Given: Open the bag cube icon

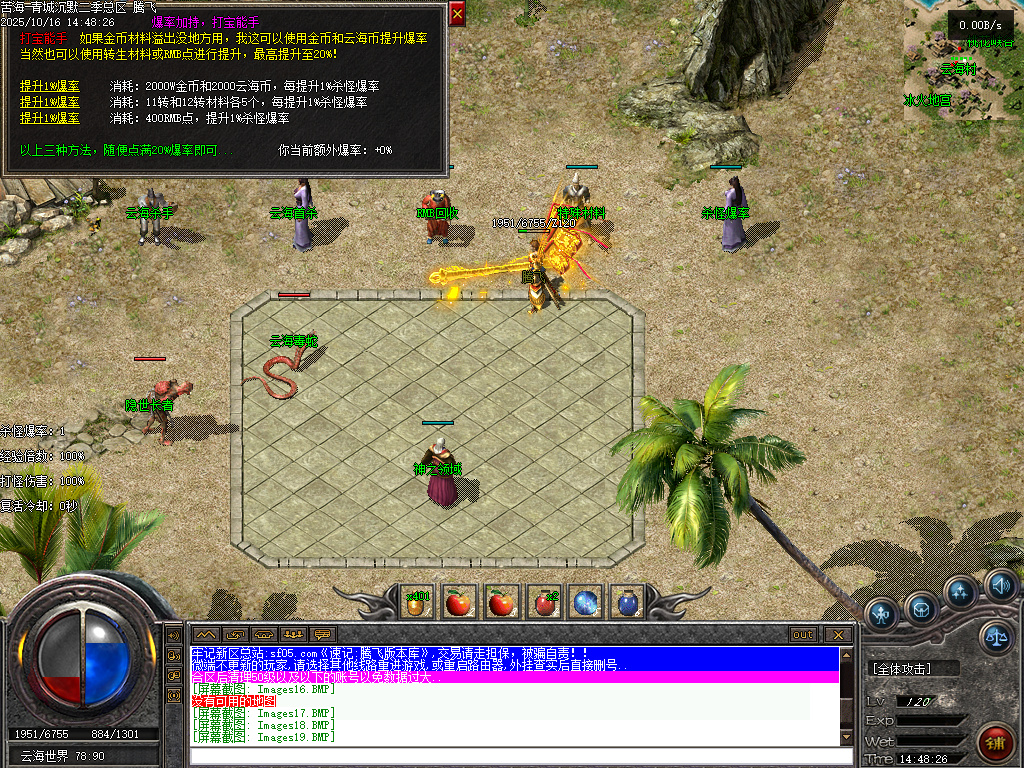Looking at the screenshot, I should click(x=921, y=606).
